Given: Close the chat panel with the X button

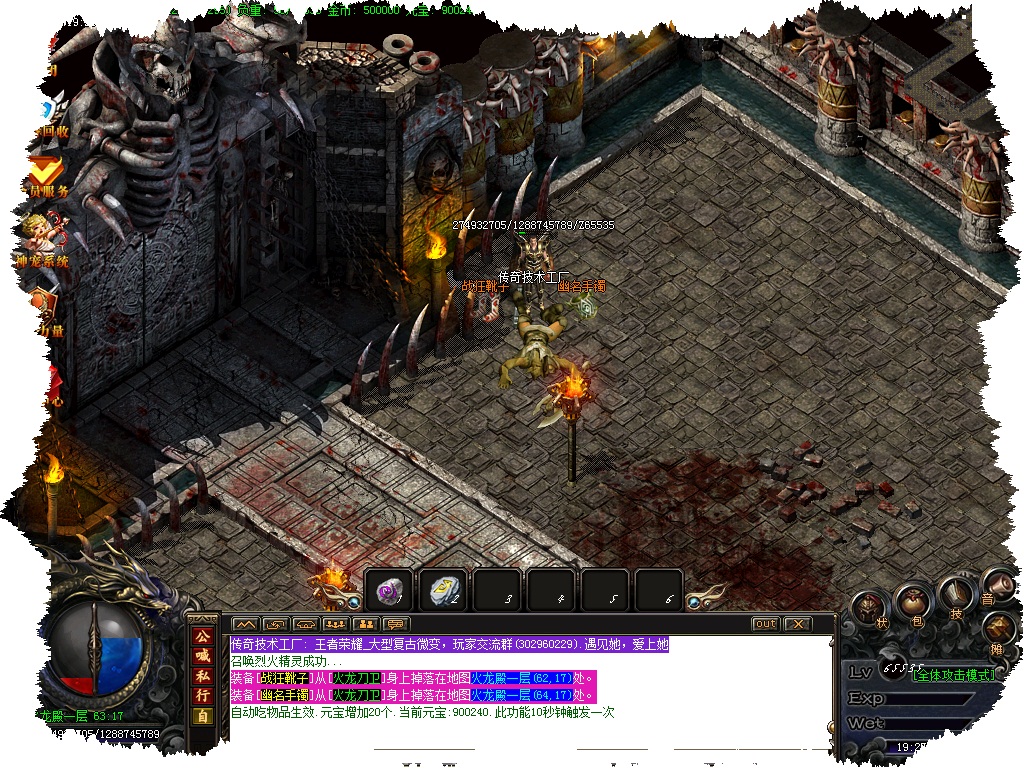Looking at the screenshot, I should [x=797, y=624].
